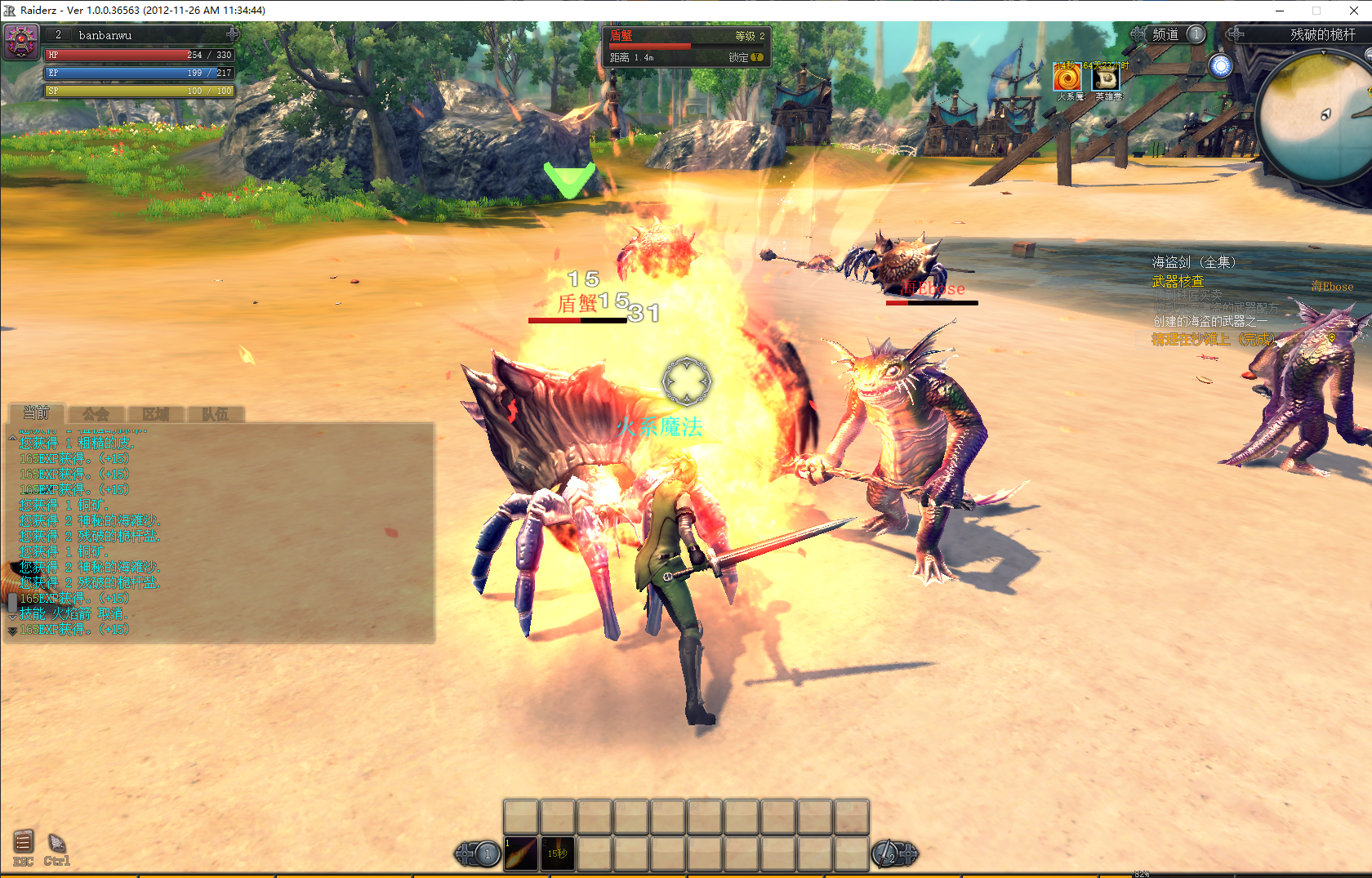Select the 火系魔法 buff icon
1372x878 pixels.
[x=1067, y=78]
